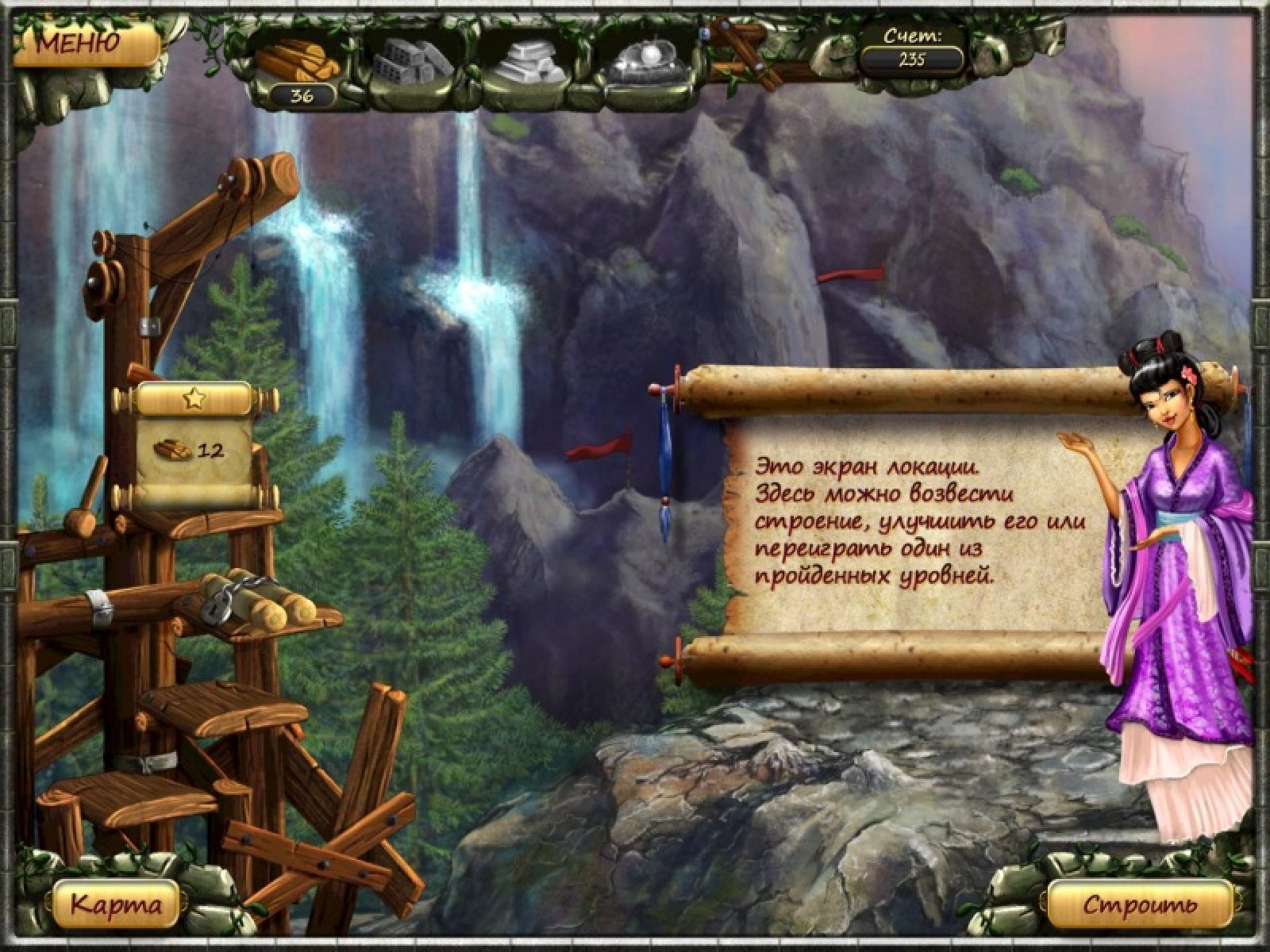Go to the map via Карта button
This screenshot has height=952, width=1270.
pos(117,904)
